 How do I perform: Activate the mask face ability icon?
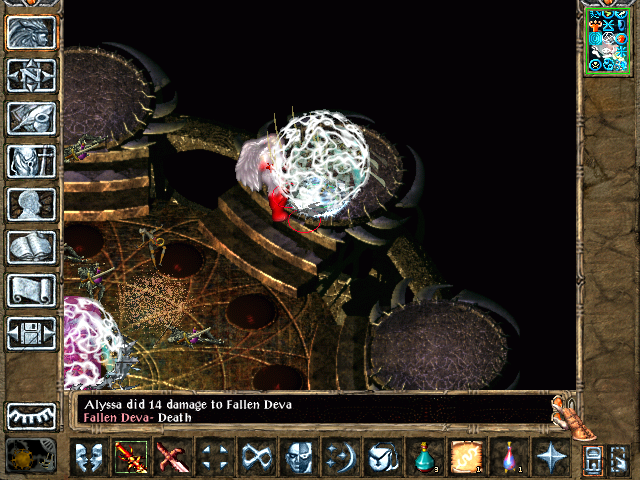point(299,459)
